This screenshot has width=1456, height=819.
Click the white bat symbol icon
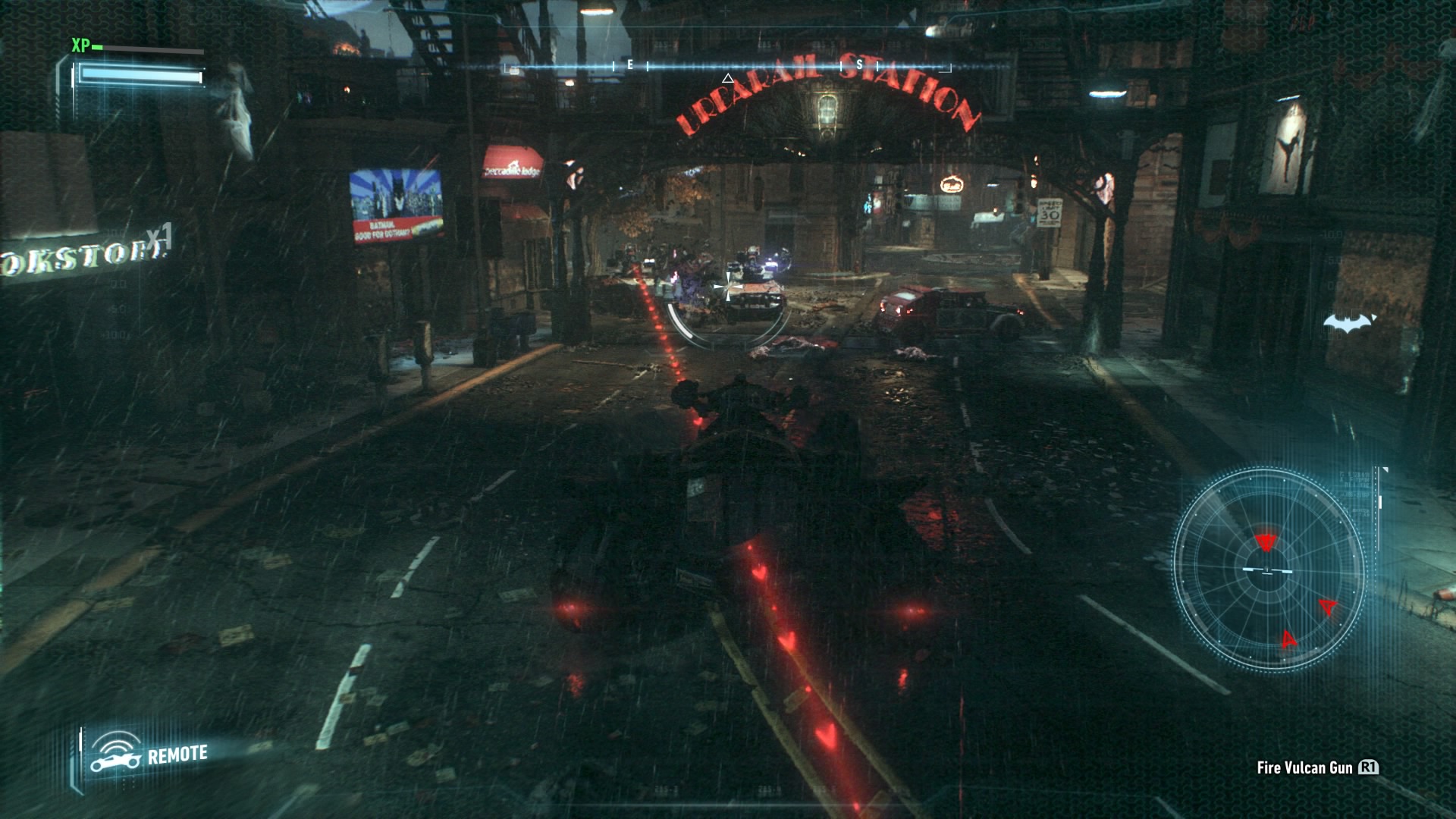1349,324
